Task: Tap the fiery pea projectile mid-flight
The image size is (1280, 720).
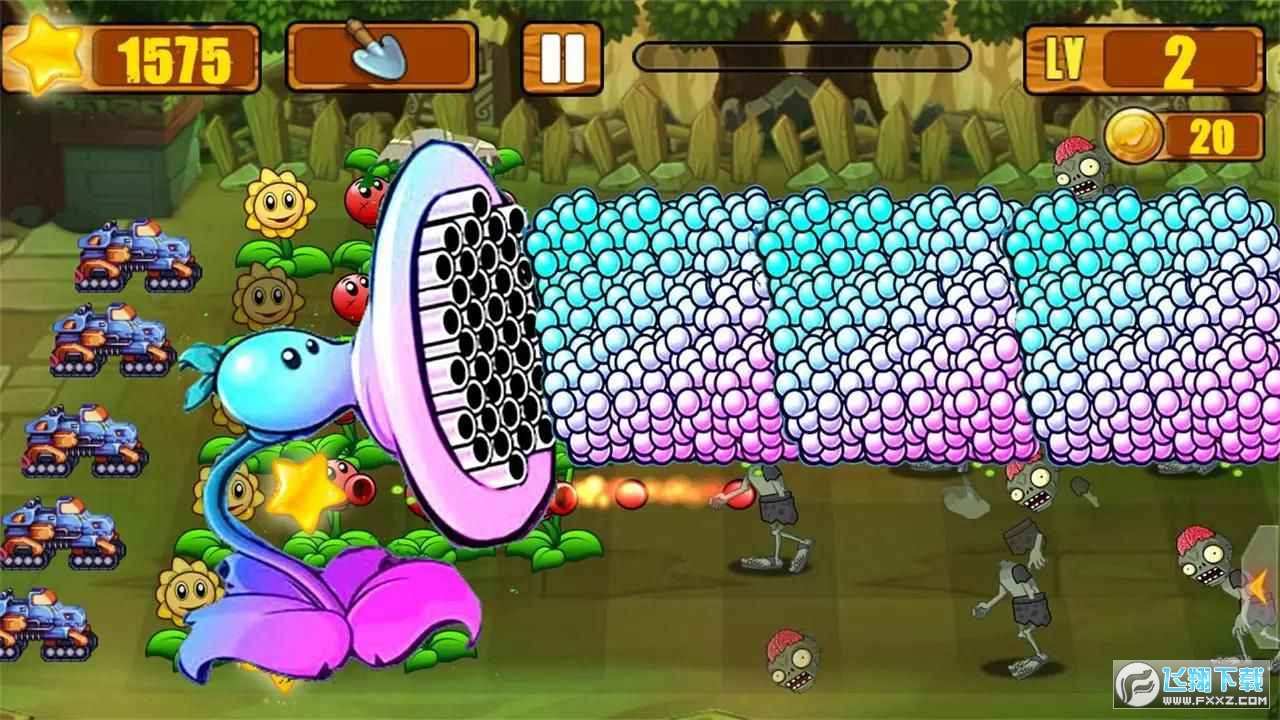Action: pyautogui.click(x=630, y=497)
